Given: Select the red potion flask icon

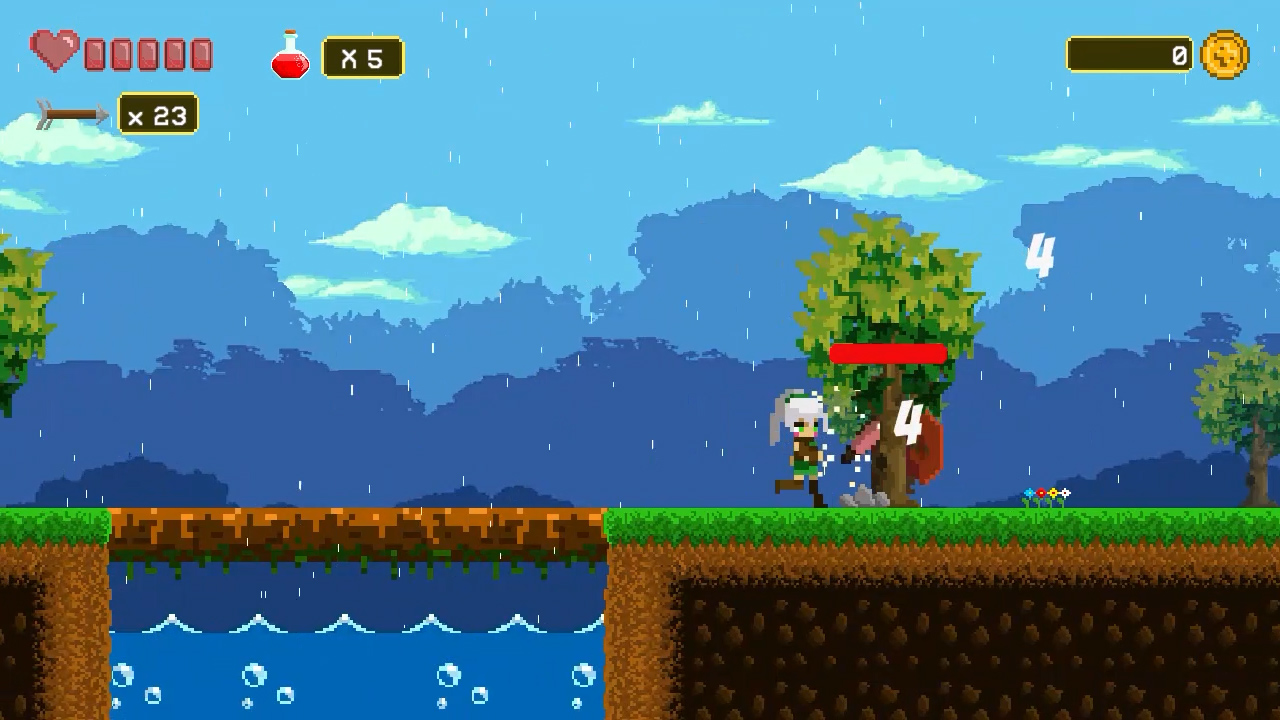Looking at the screenshot, I should [x=289, y=57].
